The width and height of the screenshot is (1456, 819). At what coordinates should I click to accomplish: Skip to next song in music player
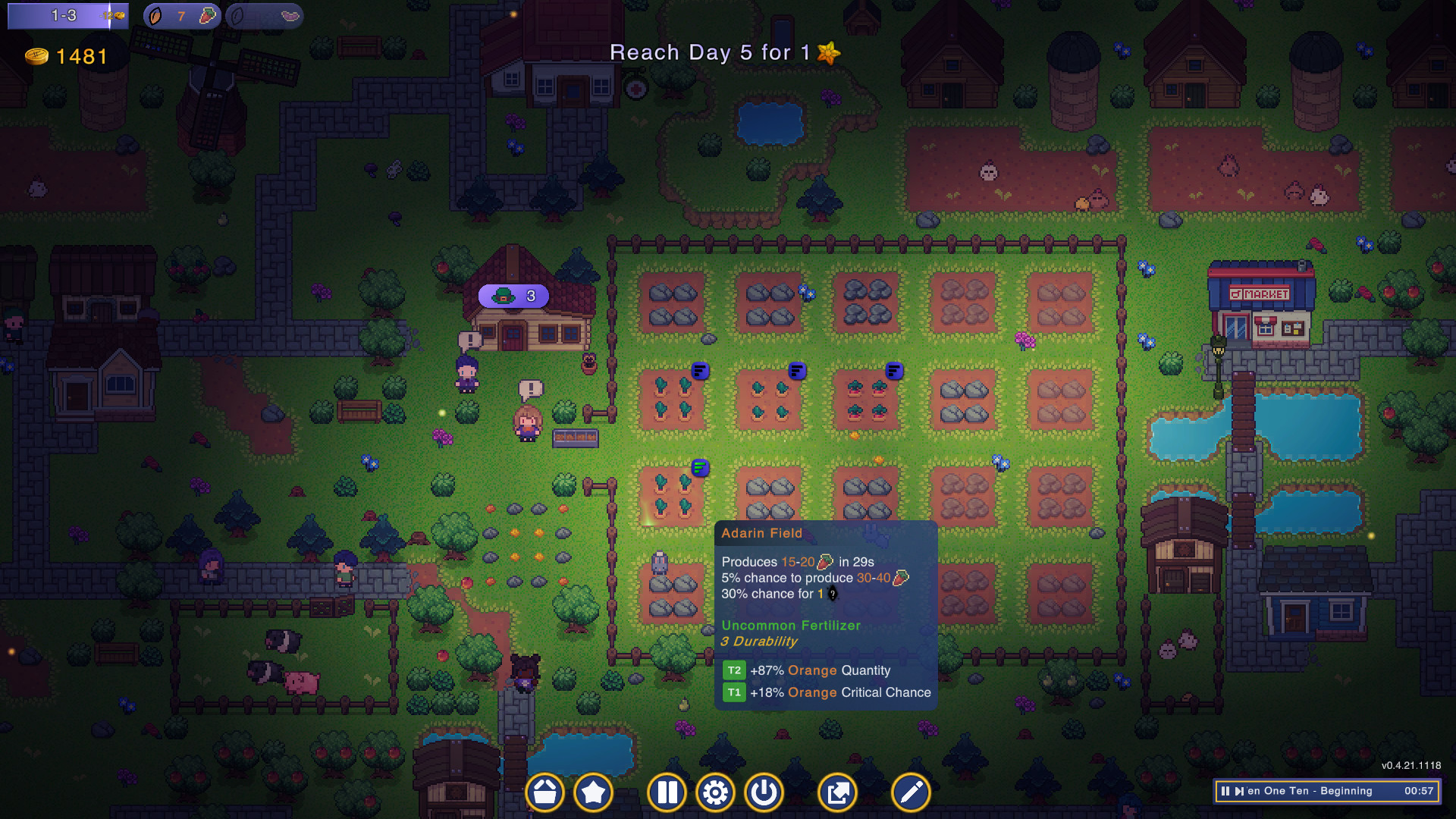1241,792
